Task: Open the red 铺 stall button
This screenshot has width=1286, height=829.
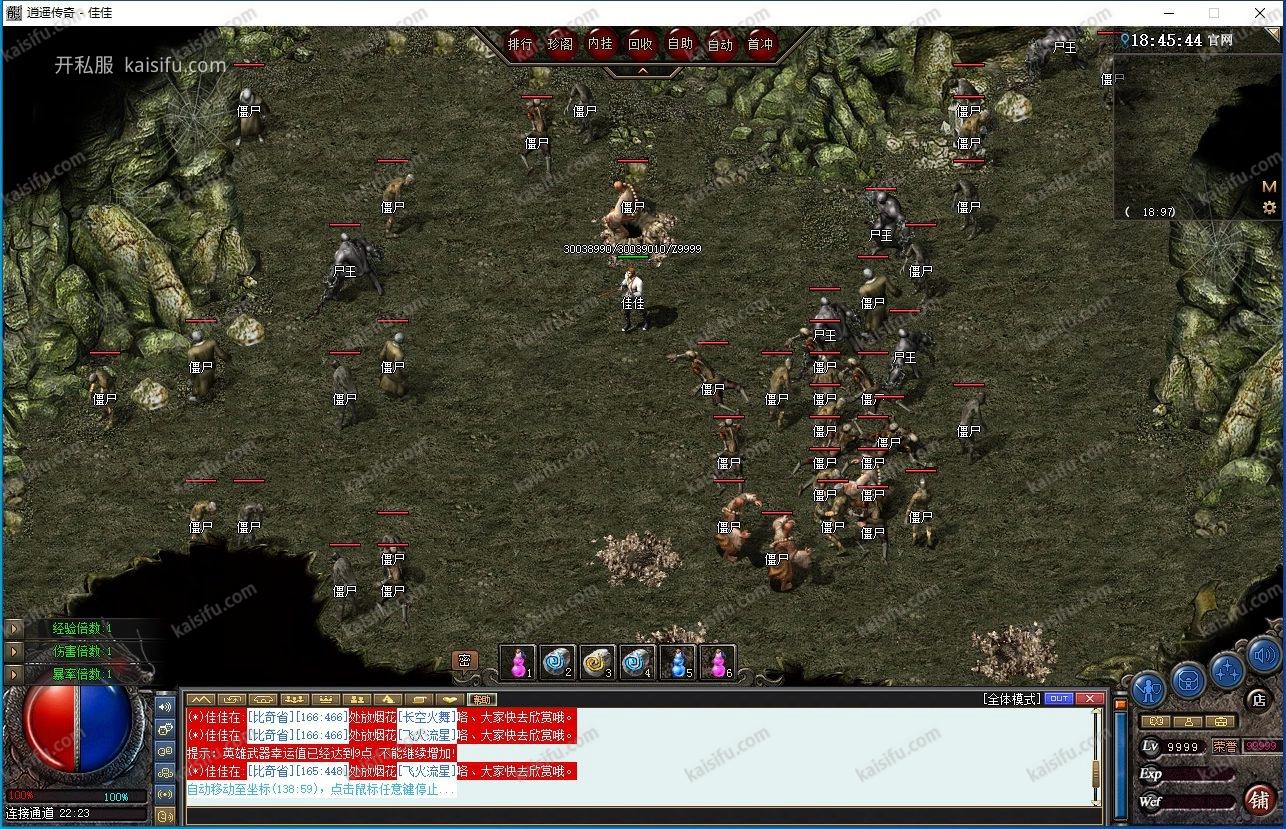Action: pyautogui.click(x=1258, y=799)
